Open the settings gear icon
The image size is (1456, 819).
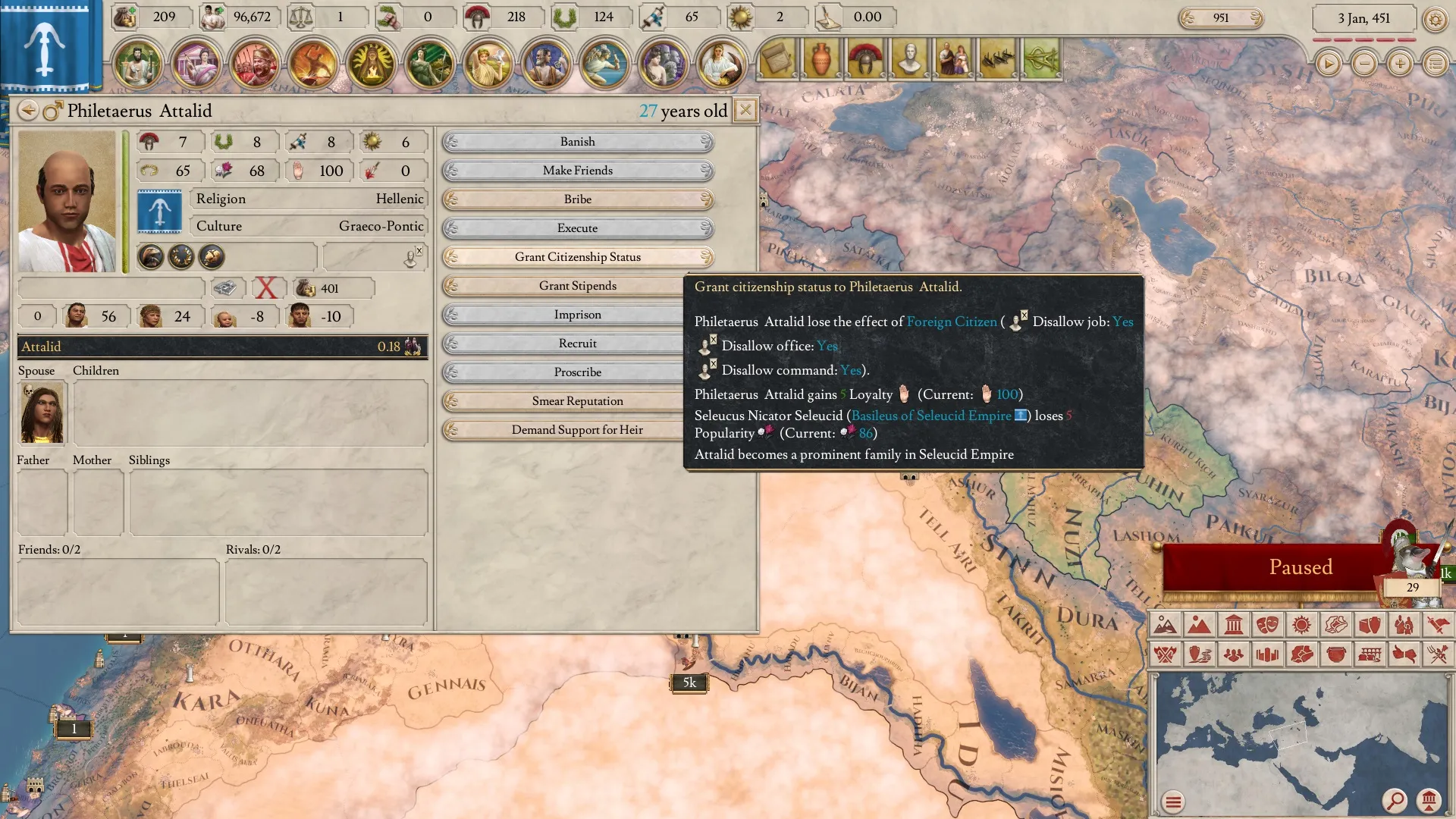[x=1435, y=19]
